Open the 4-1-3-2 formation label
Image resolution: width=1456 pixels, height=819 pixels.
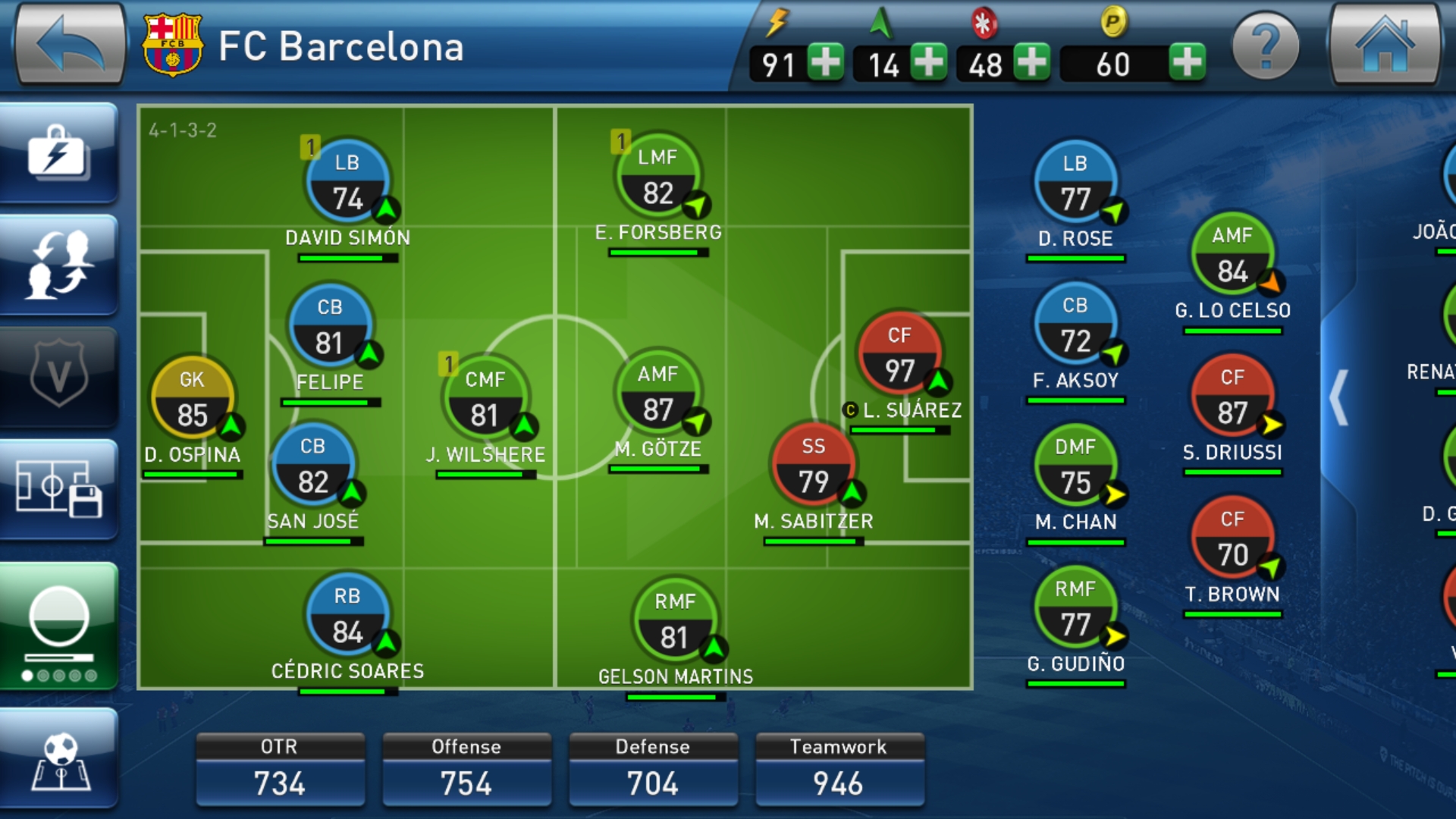(x=183, y=130)
